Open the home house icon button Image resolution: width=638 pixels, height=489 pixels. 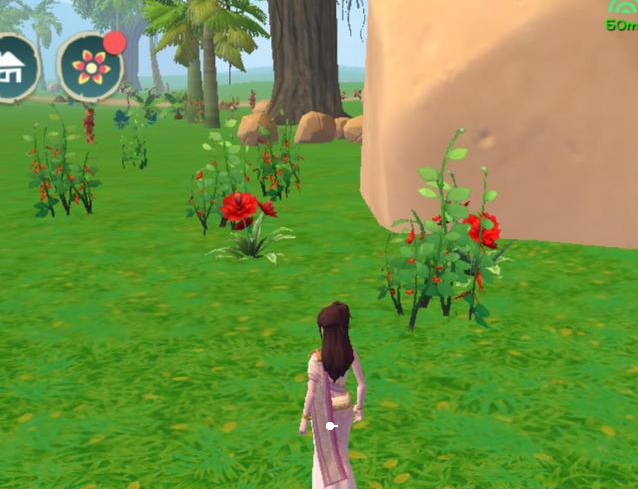[x=14, y=67]
